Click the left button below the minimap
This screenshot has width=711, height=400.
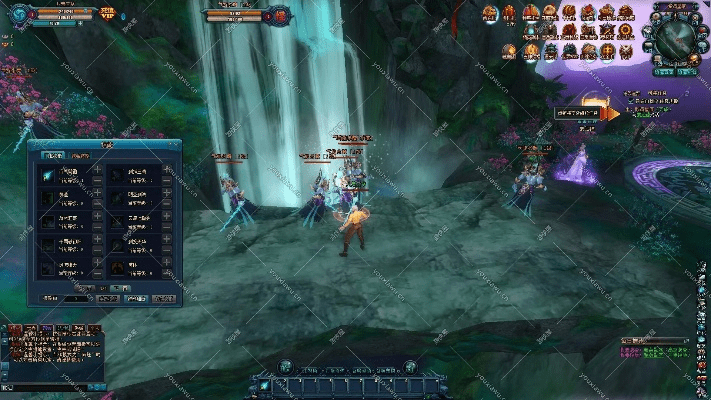click(661, 72)
